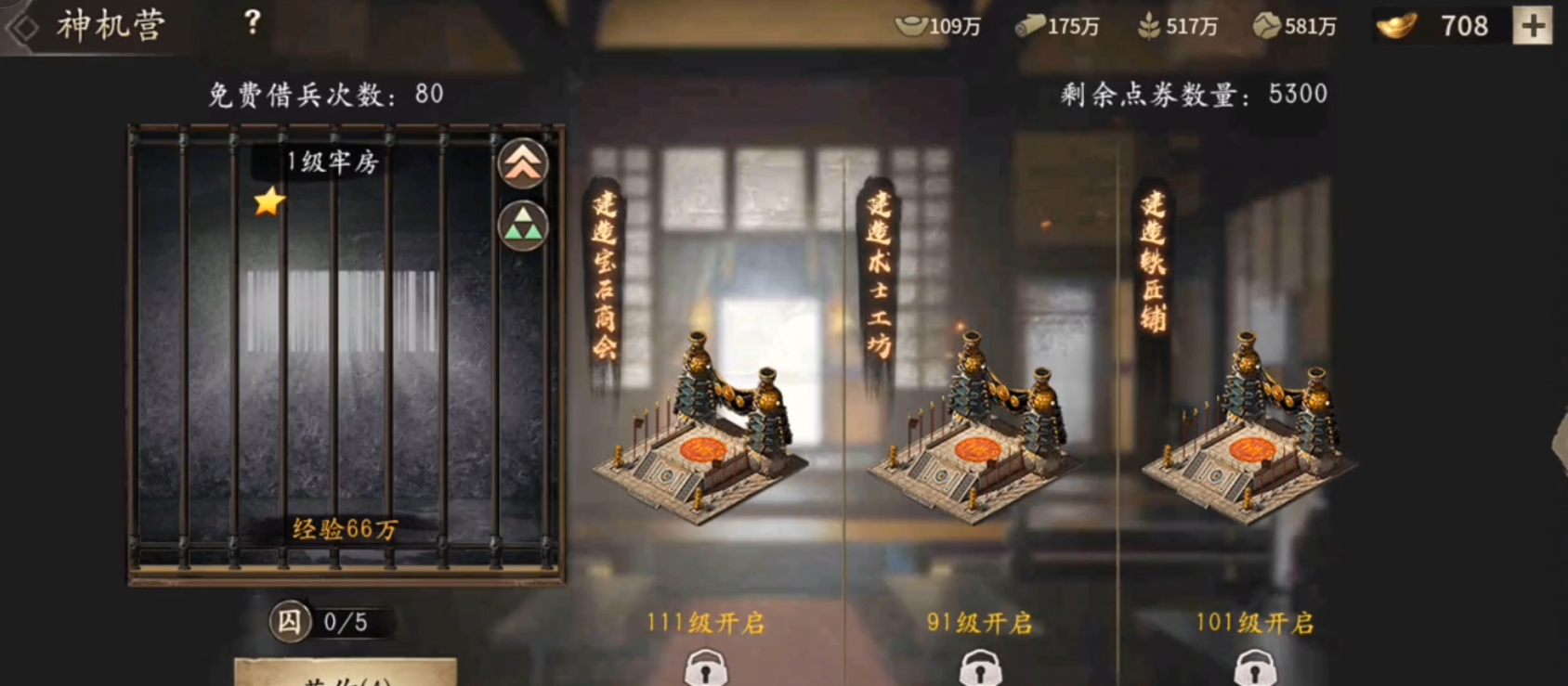Click the ore currency icon showing 581万
Viewport: 1568px width, 686px height.
click(1267, 26)
